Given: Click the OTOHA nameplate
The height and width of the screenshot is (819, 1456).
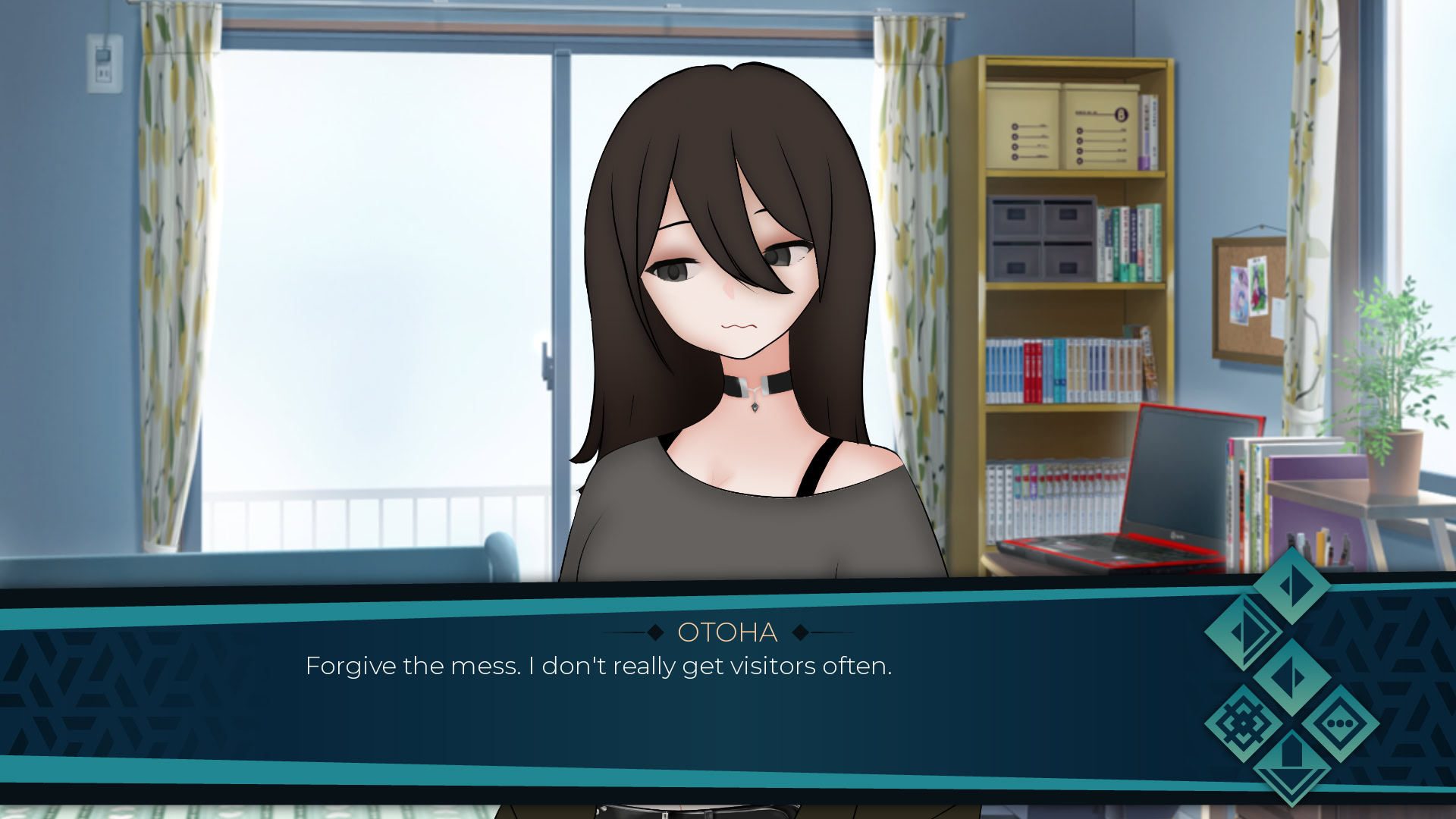Looking at the screenshot, I should 726,632.
